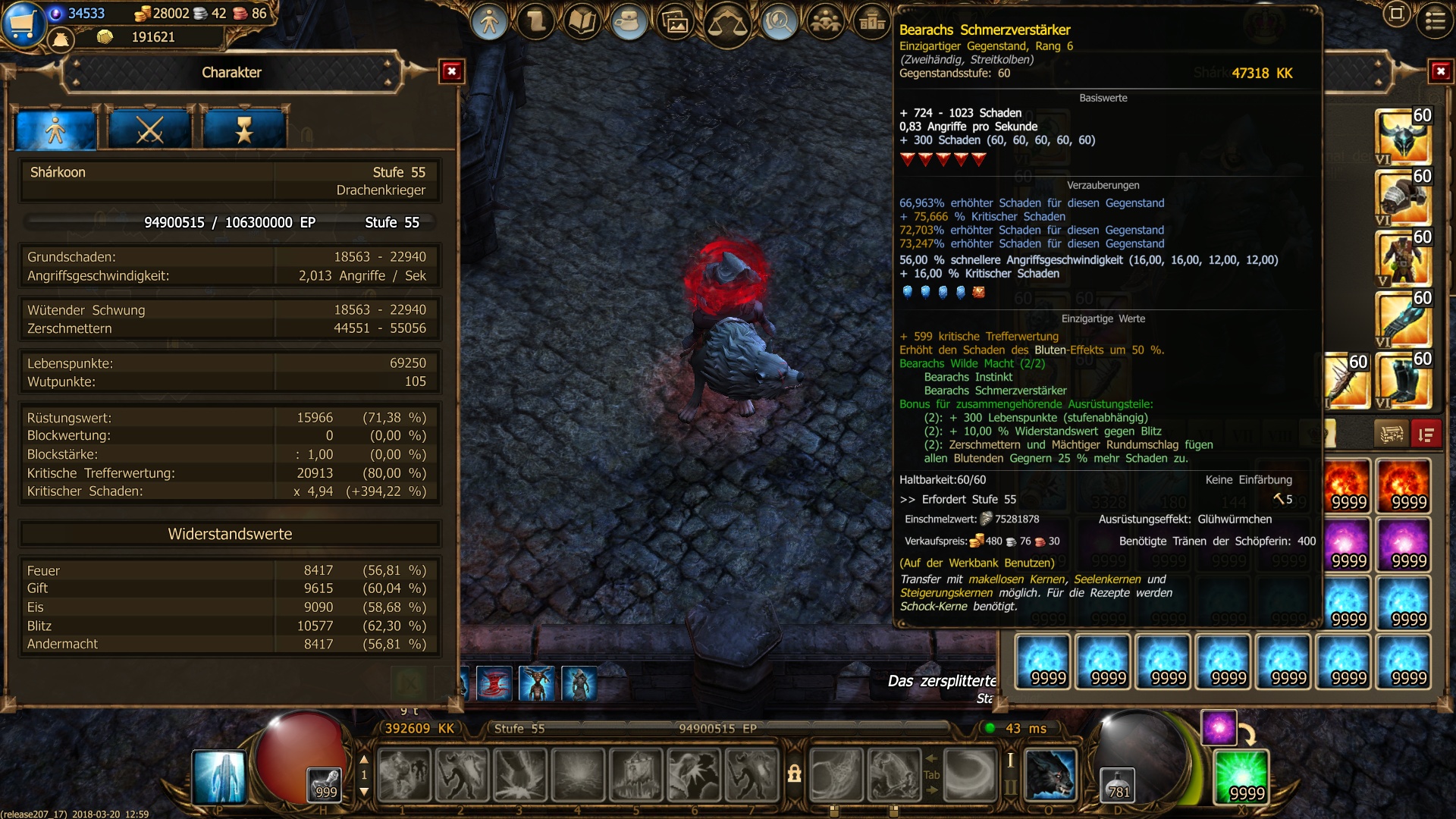Use the healing potion slot showing 999
The height and width of the screenshot is (819, 1456).
pyautogui.click(x=325, y=784)
